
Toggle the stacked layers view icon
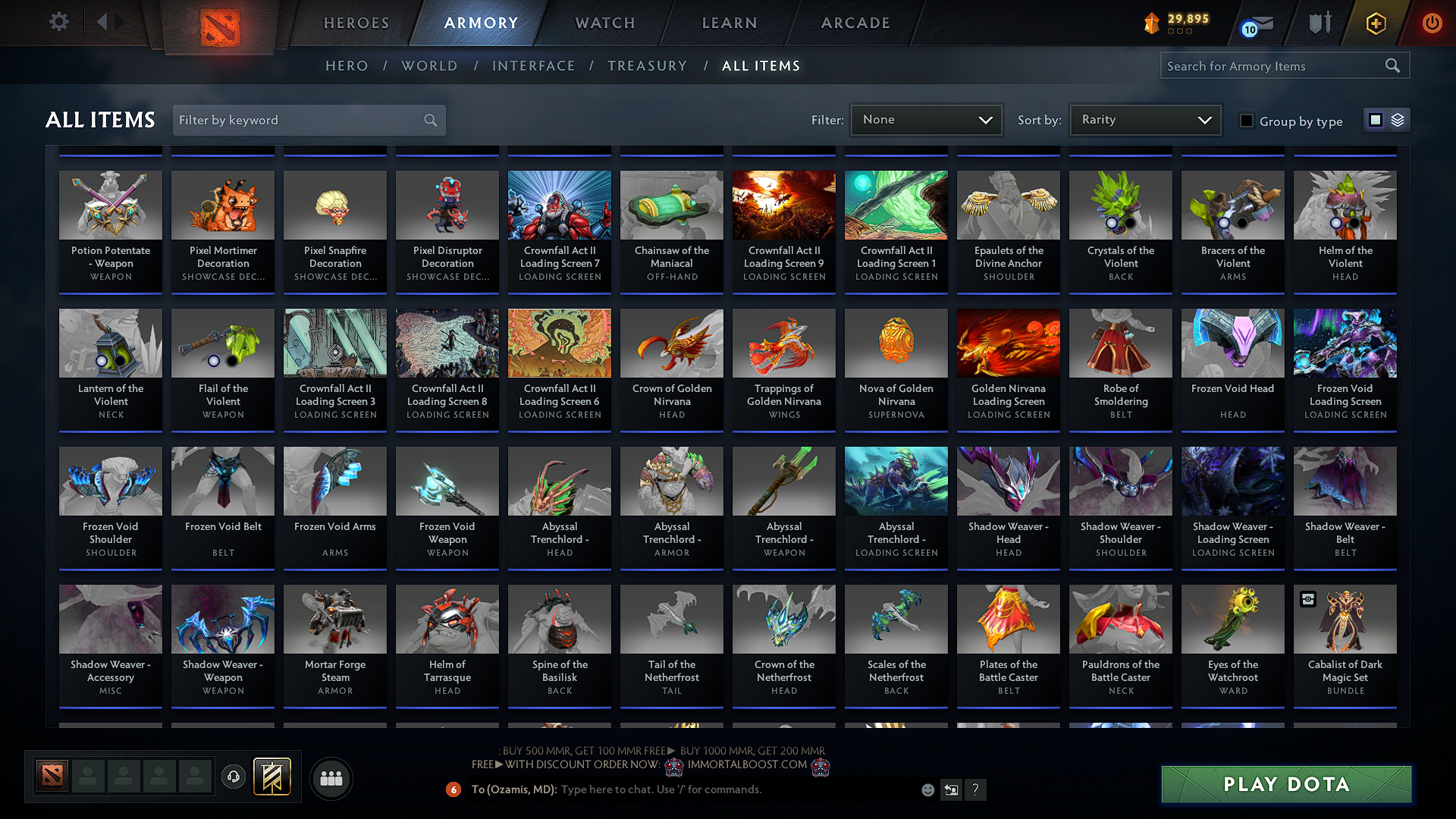pyautogui.click(x=1397, y=119)
